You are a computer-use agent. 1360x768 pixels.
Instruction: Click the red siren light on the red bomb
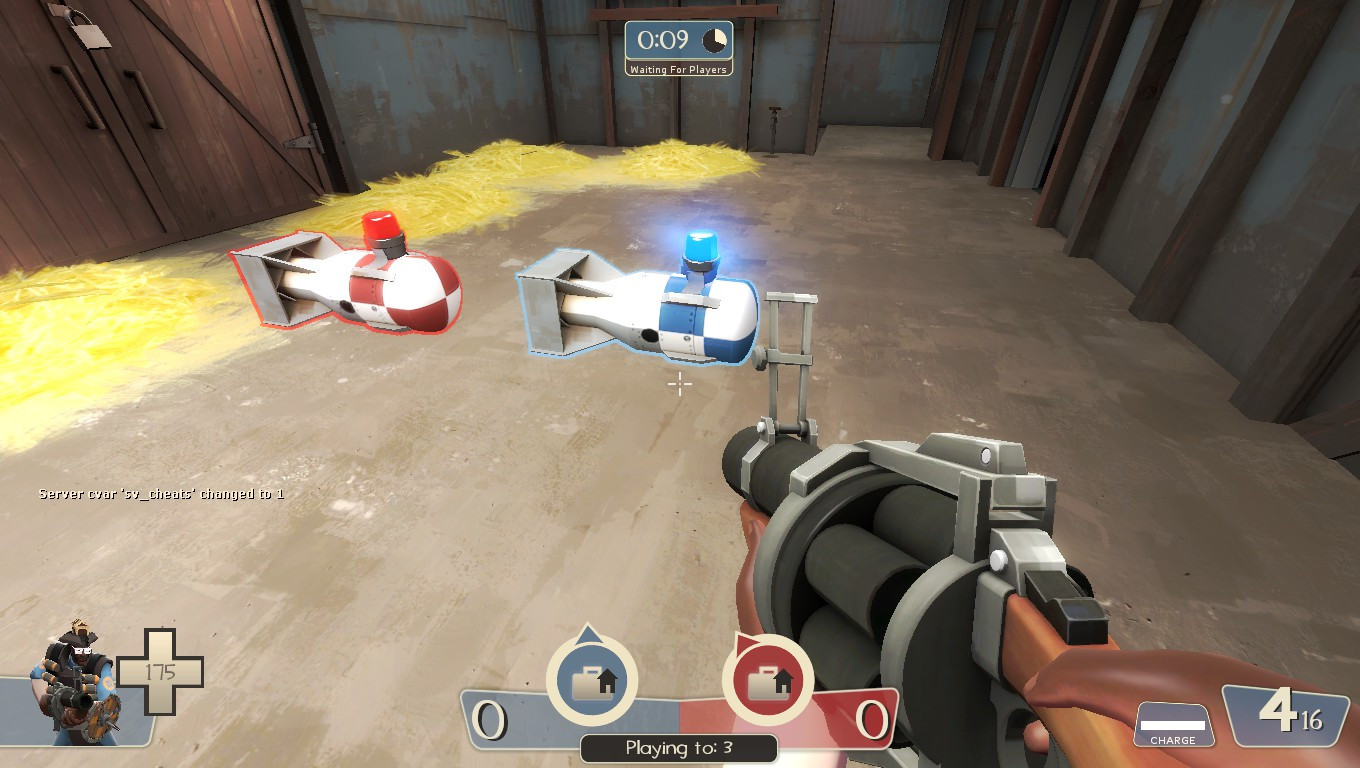click(x=384, y=225)
